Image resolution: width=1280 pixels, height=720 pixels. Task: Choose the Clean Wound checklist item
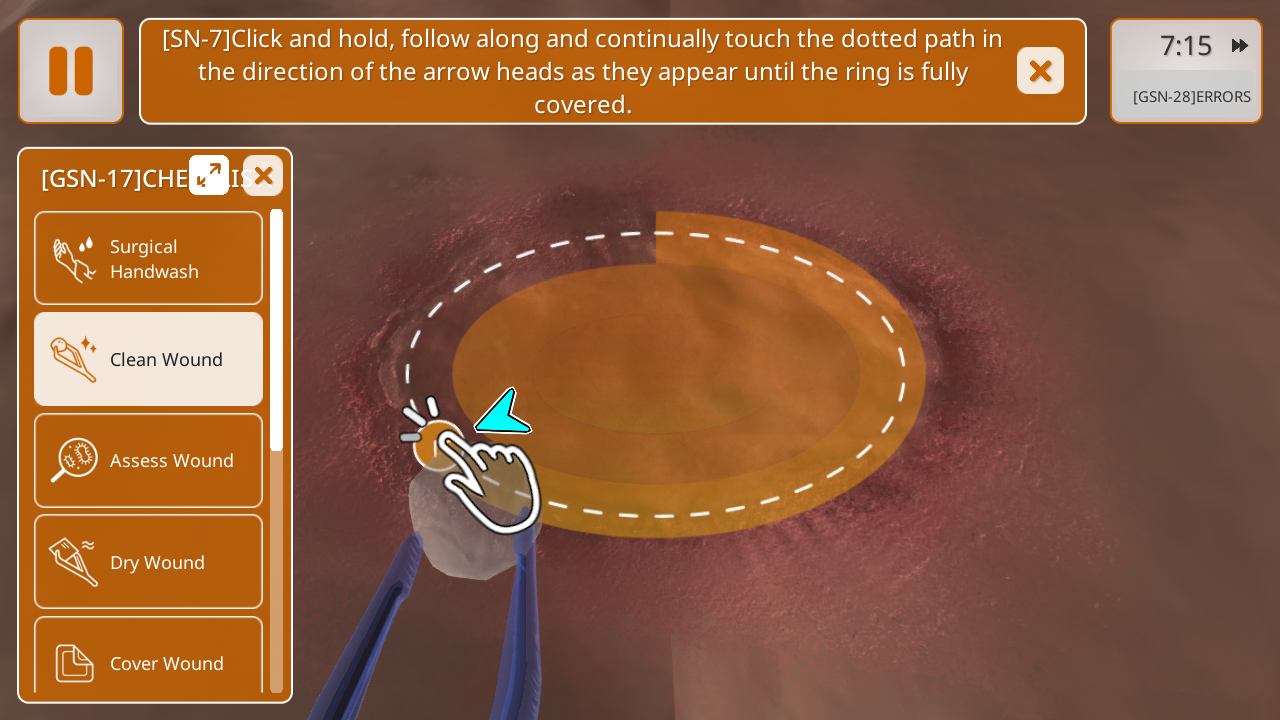(149, 359)
